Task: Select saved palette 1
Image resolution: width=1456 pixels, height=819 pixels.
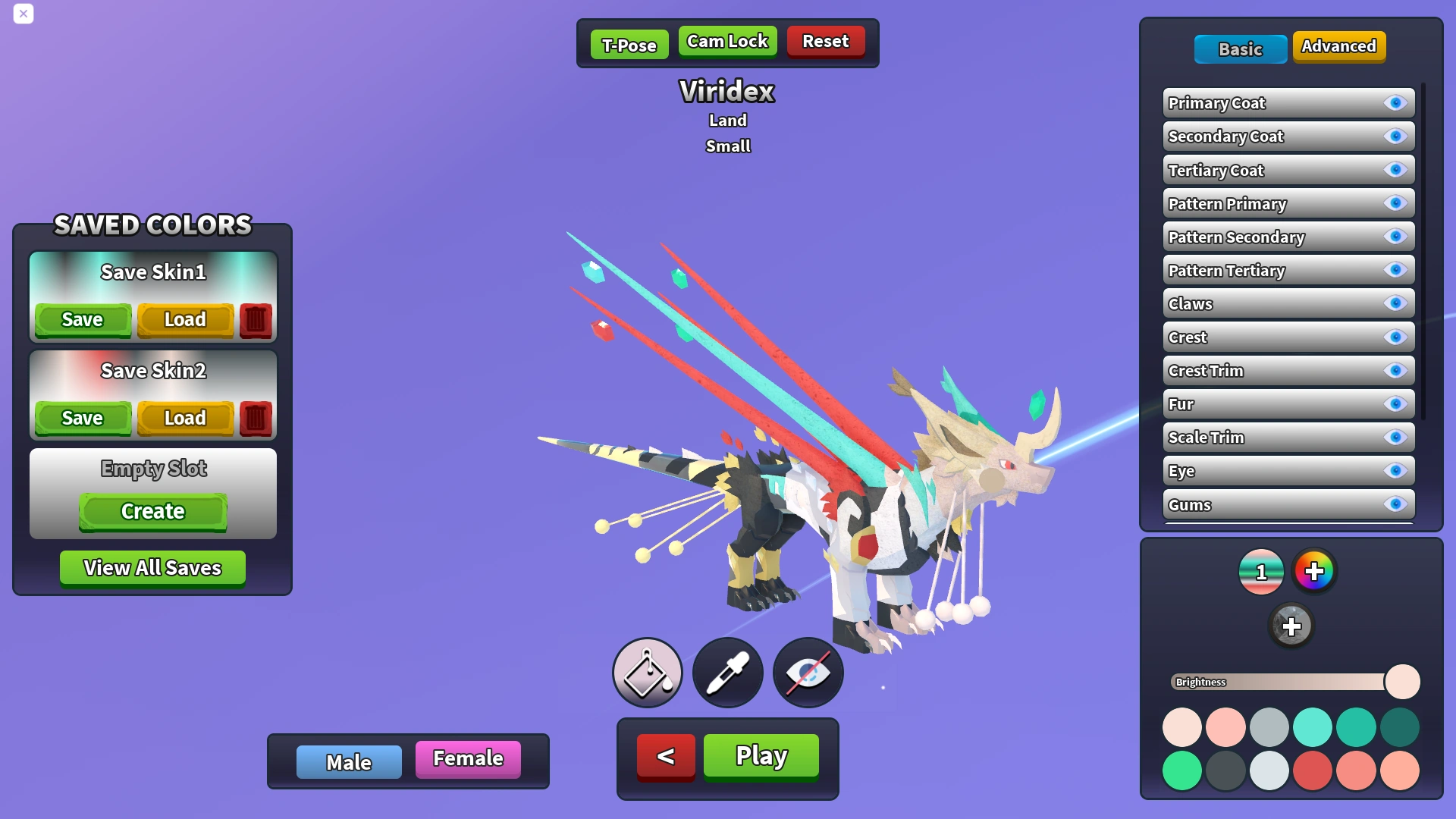Action: [1260, 572]
